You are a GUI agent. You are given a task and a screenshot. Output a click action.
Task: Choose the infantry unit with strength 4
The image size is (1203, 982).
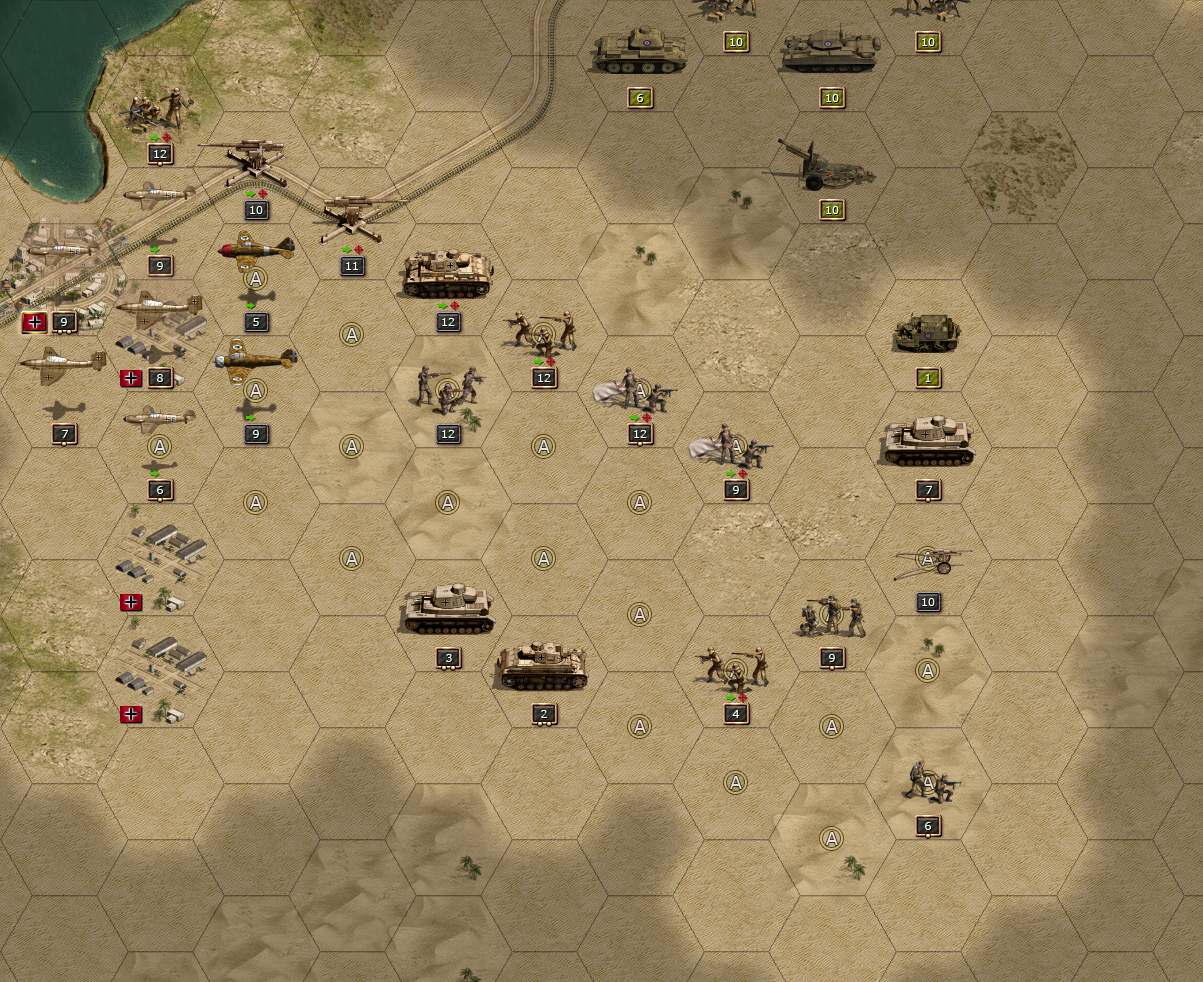click(x=736, y=666)
